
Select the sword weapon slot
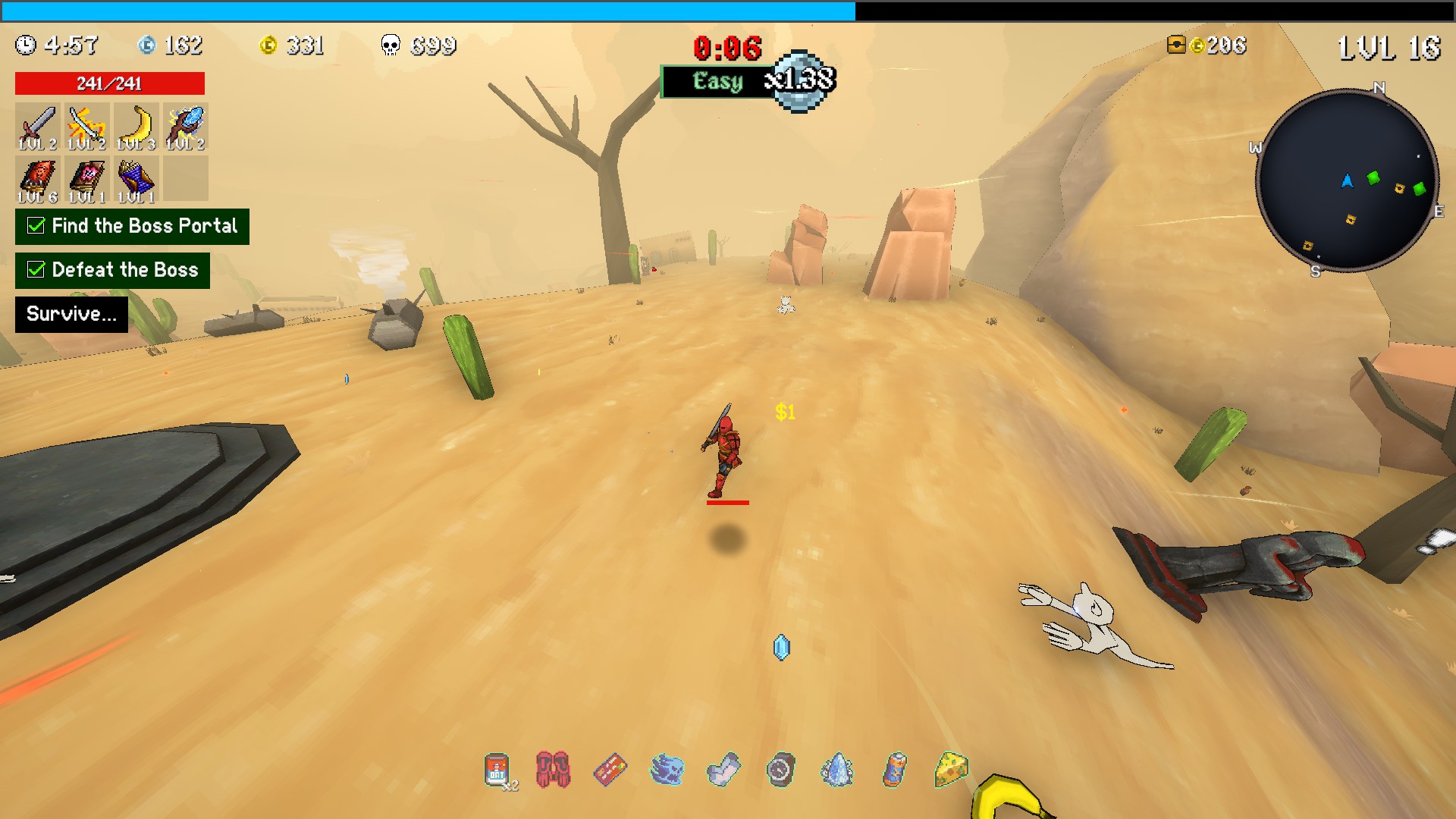37,127
